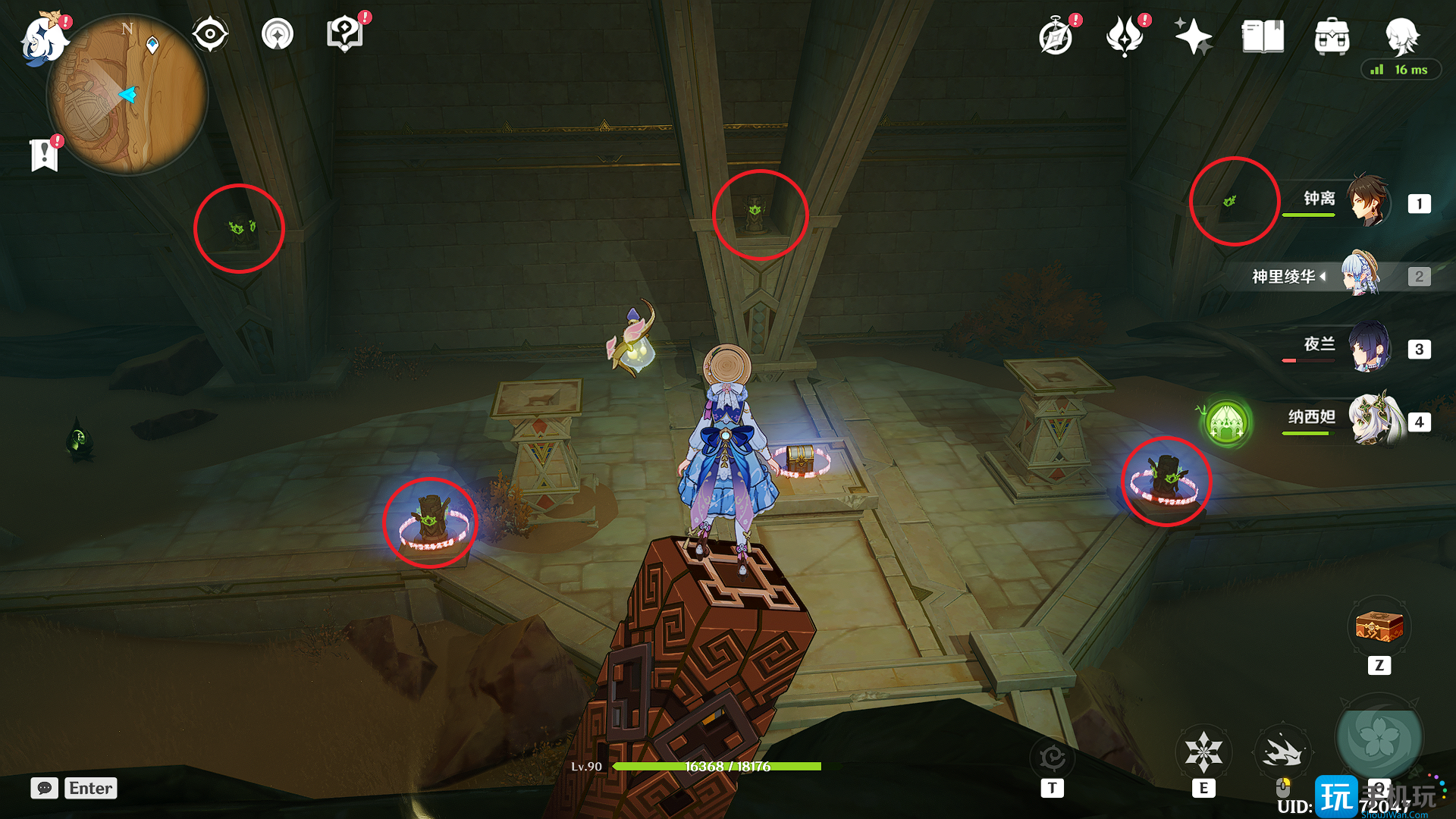Screen dimensions: 1456x819
Task: Activate the sprint dash button
Action: [x=1282, y=752]
